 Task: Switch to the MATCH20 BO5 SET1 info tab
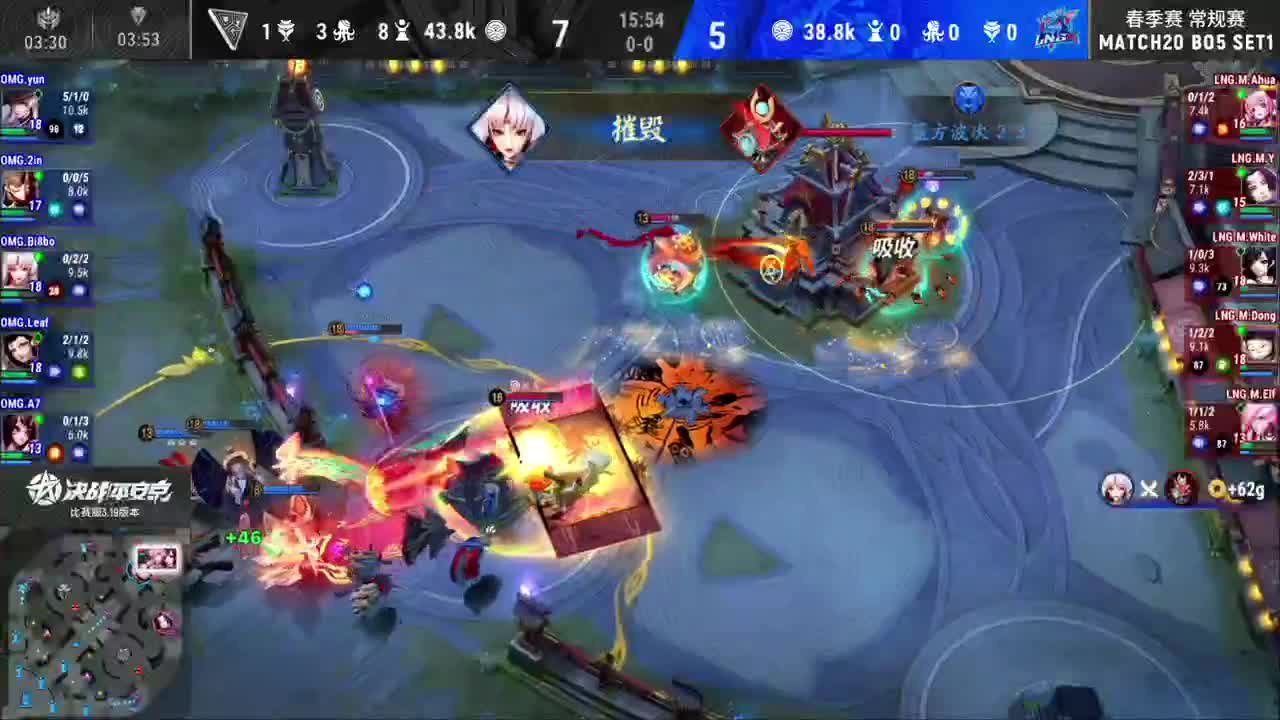coord(1185,42)
